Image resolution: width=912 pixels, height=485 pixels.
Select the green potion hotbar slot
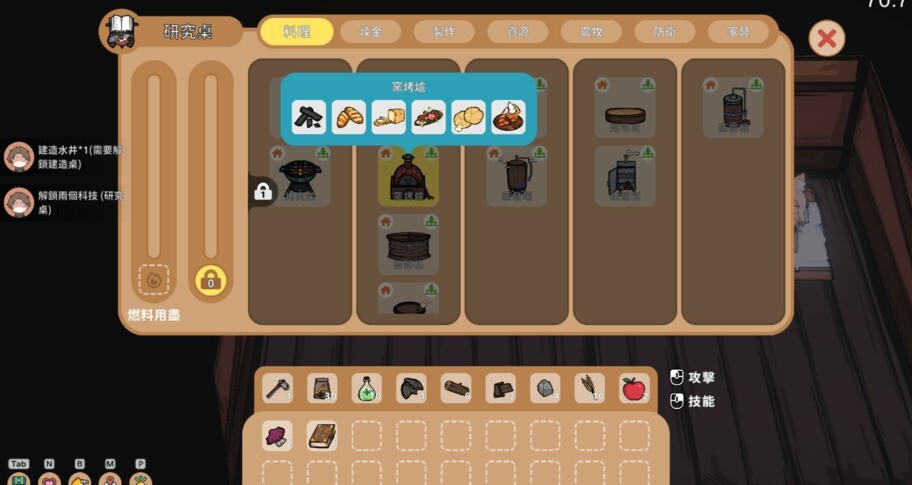click(367, 388)
